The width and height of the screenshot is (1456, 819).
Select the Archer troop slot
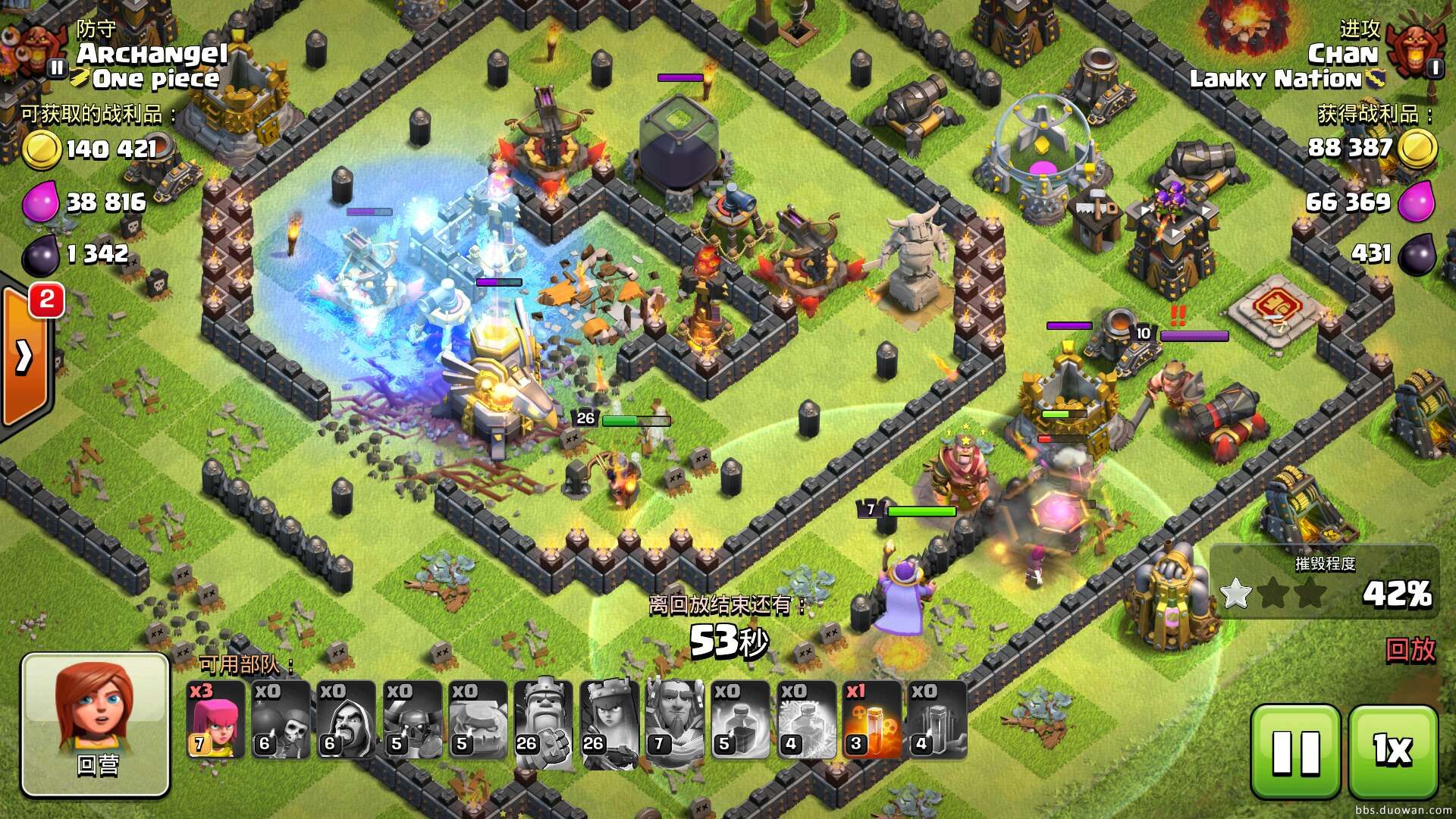215,720
